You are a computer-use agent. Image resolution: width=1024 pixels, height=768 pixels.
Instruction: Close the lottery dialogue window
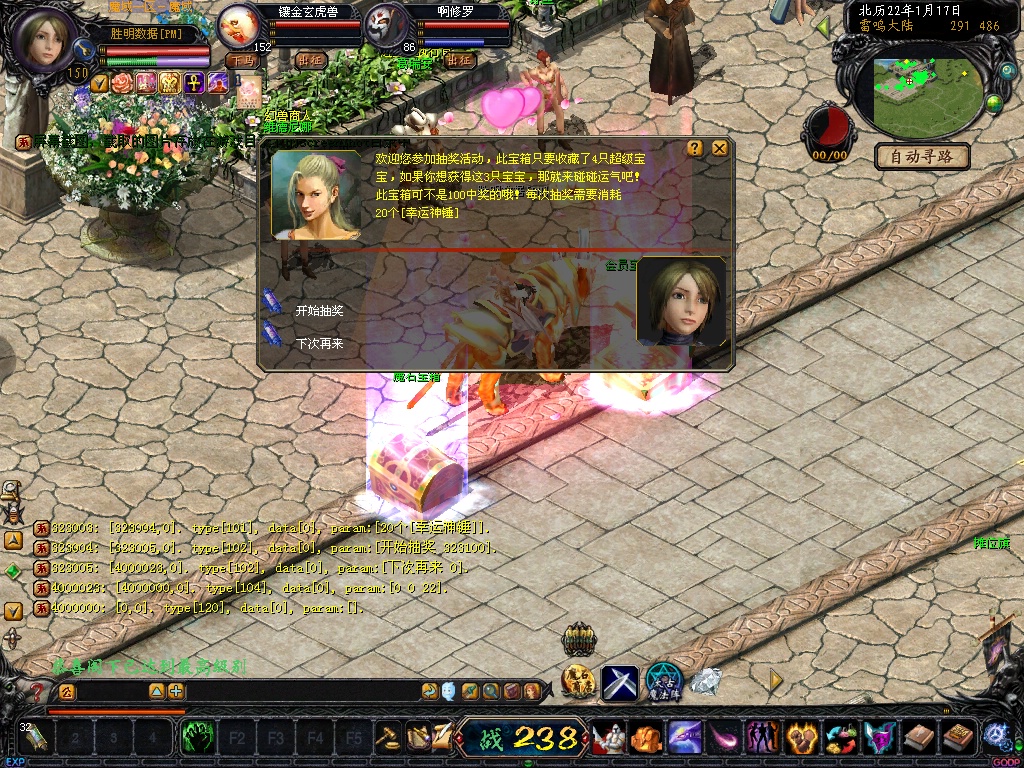pyautogui.click(x=719, y=148)
